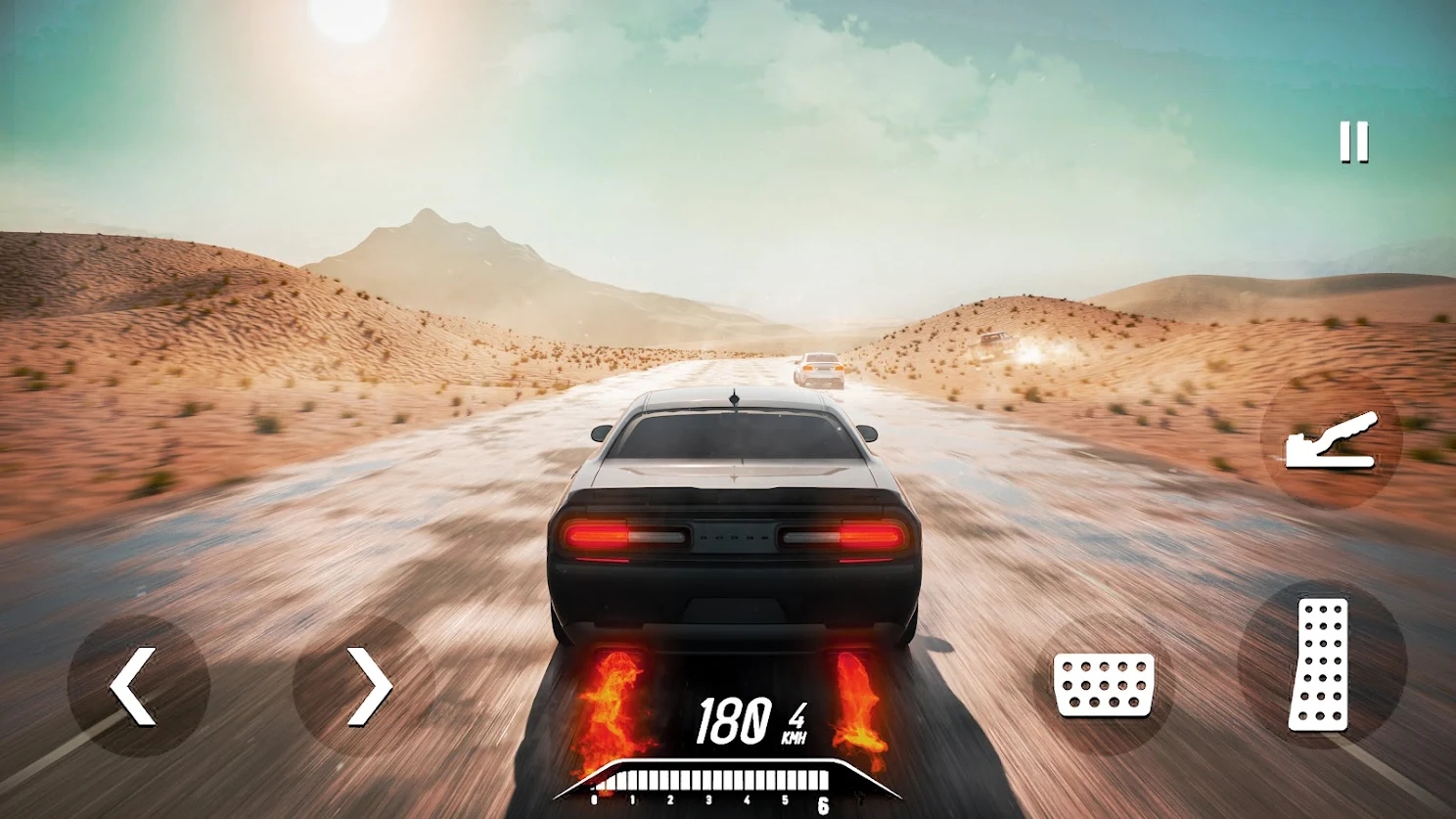The width and height of the screenshot is (1456, 819).
Task: Click the white car ahead on the road
Action: [820, 370]
